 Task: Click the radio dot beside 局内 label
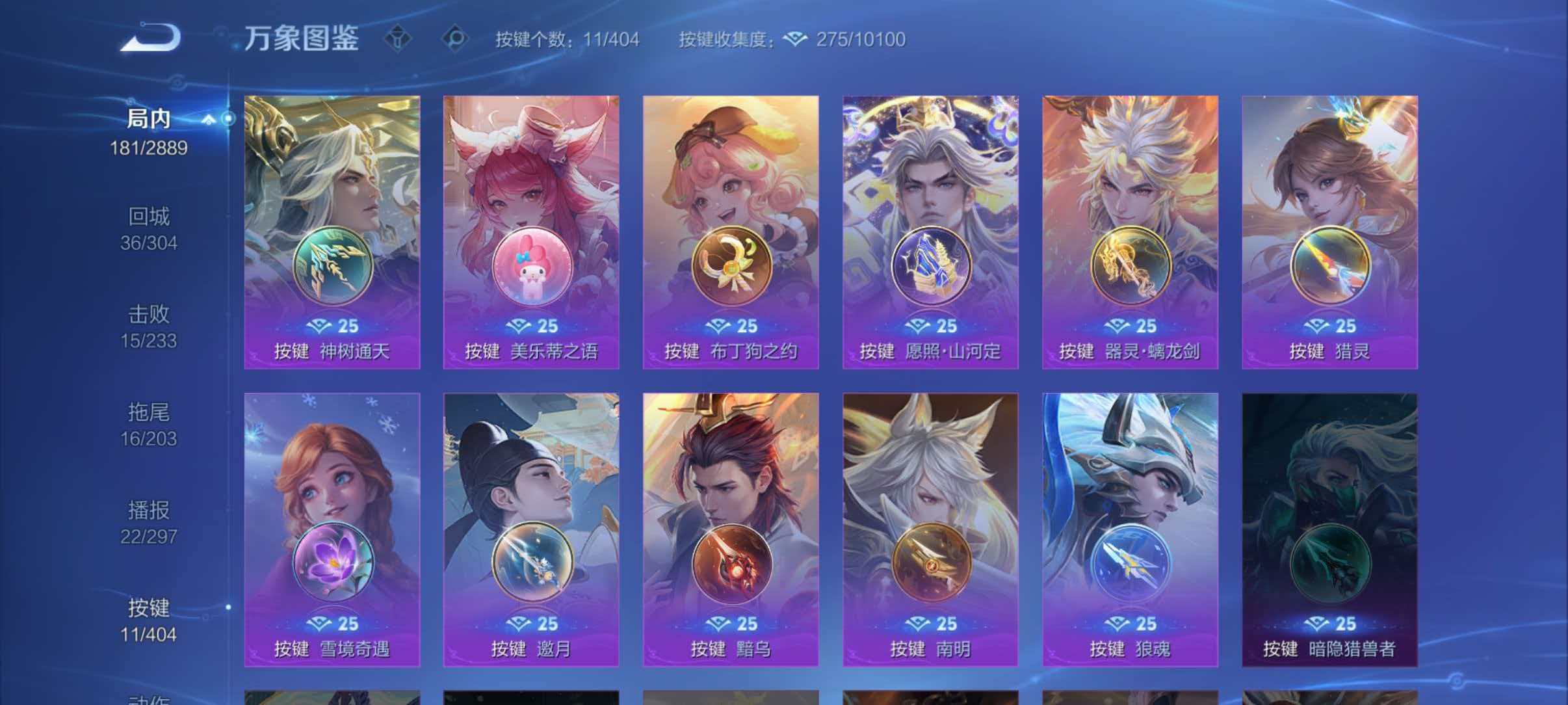click(228, 119)
